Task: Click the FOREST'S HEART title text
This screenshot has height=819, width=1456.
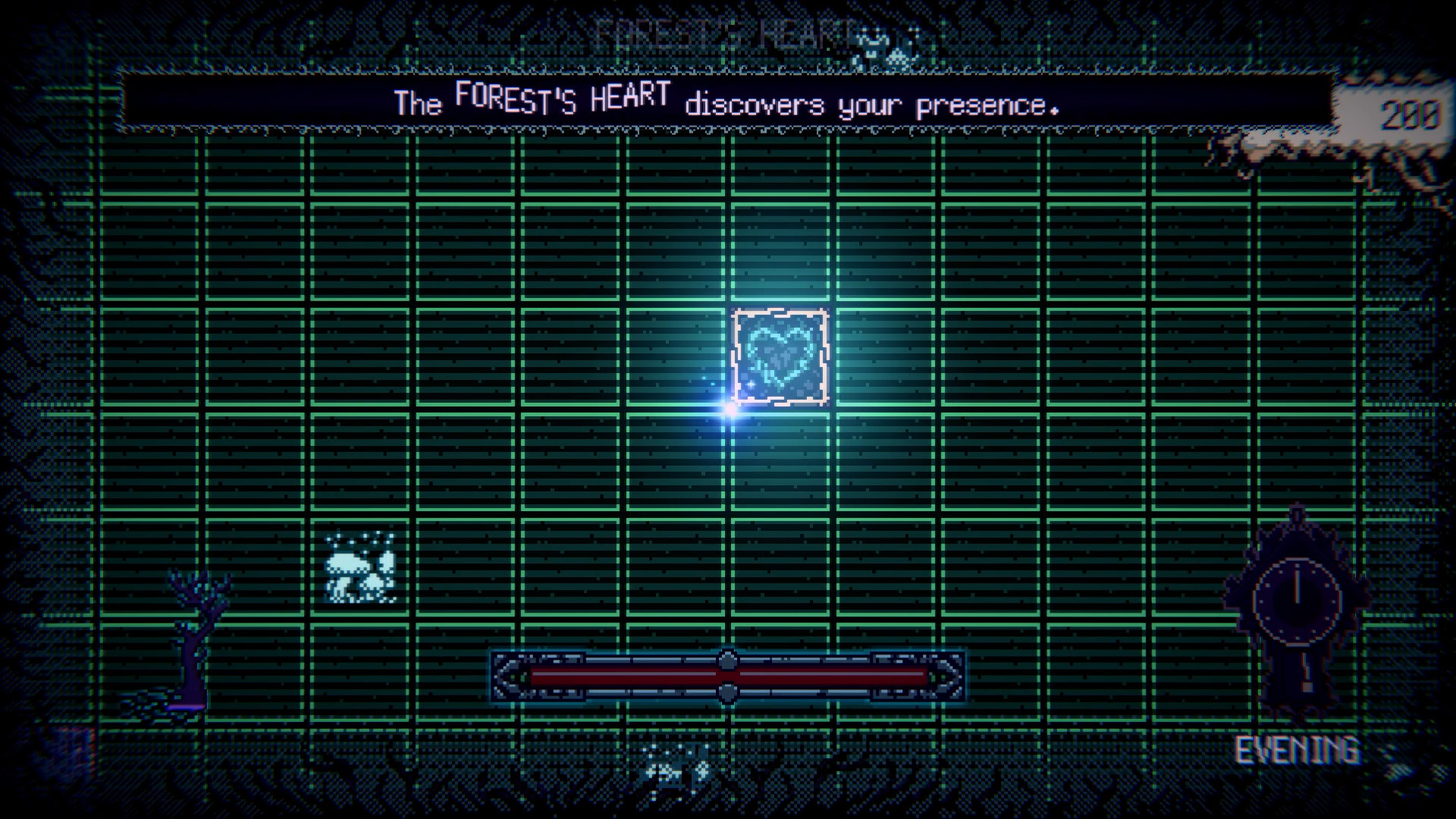Action: point(724,30)
